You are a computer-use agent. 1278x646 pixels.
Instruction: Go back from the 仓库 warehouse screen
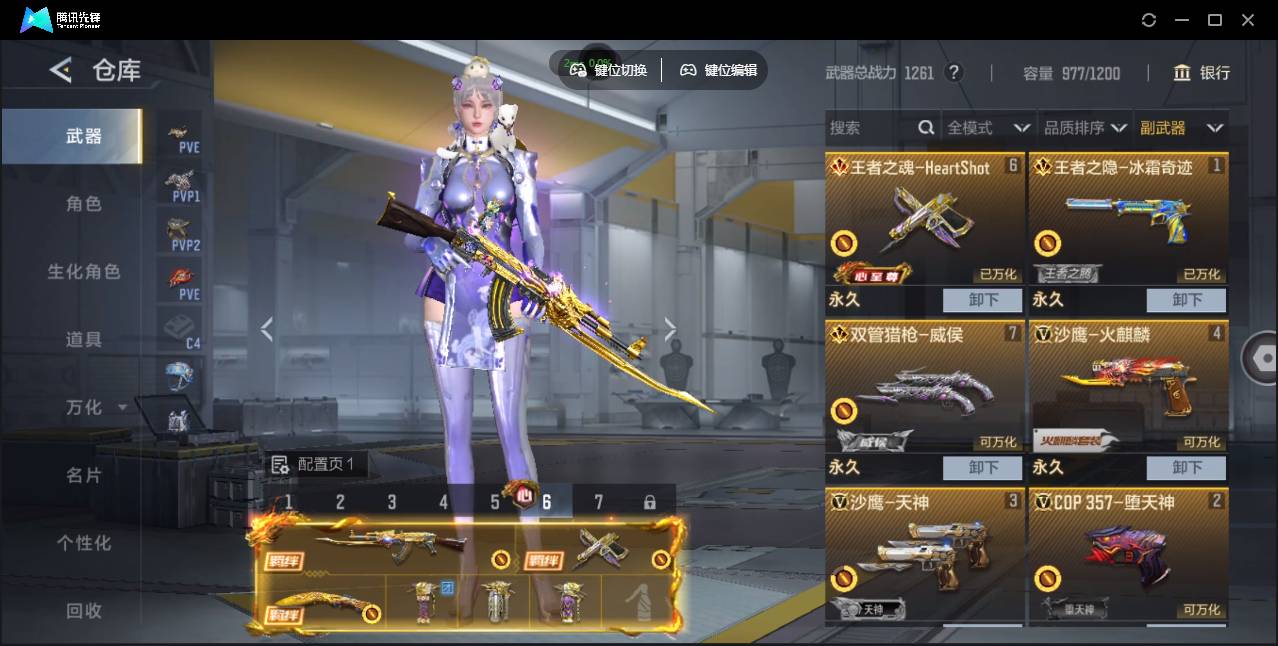(61, 70)
